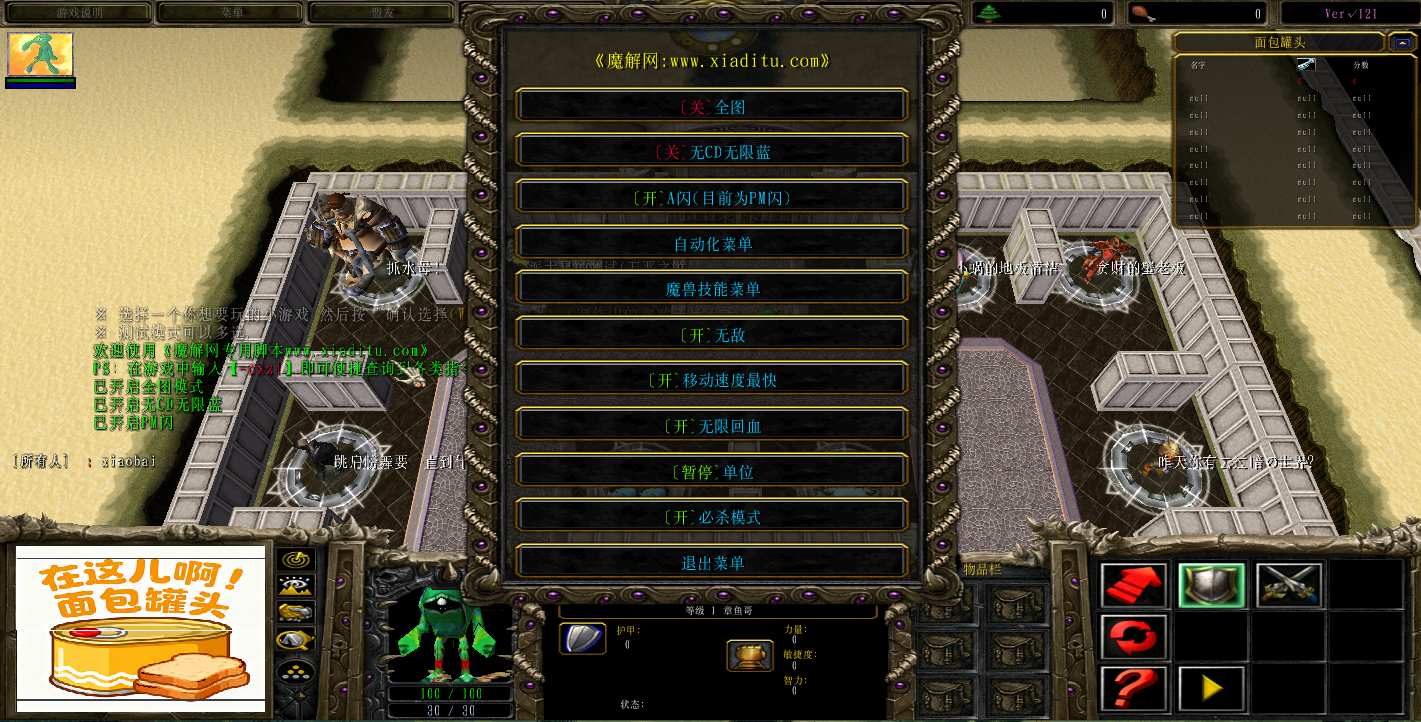This screenshot has width=1421, height=722.
Task: Open the 魔兽技能菜单 submenu
Action: (x=711, y=289)
